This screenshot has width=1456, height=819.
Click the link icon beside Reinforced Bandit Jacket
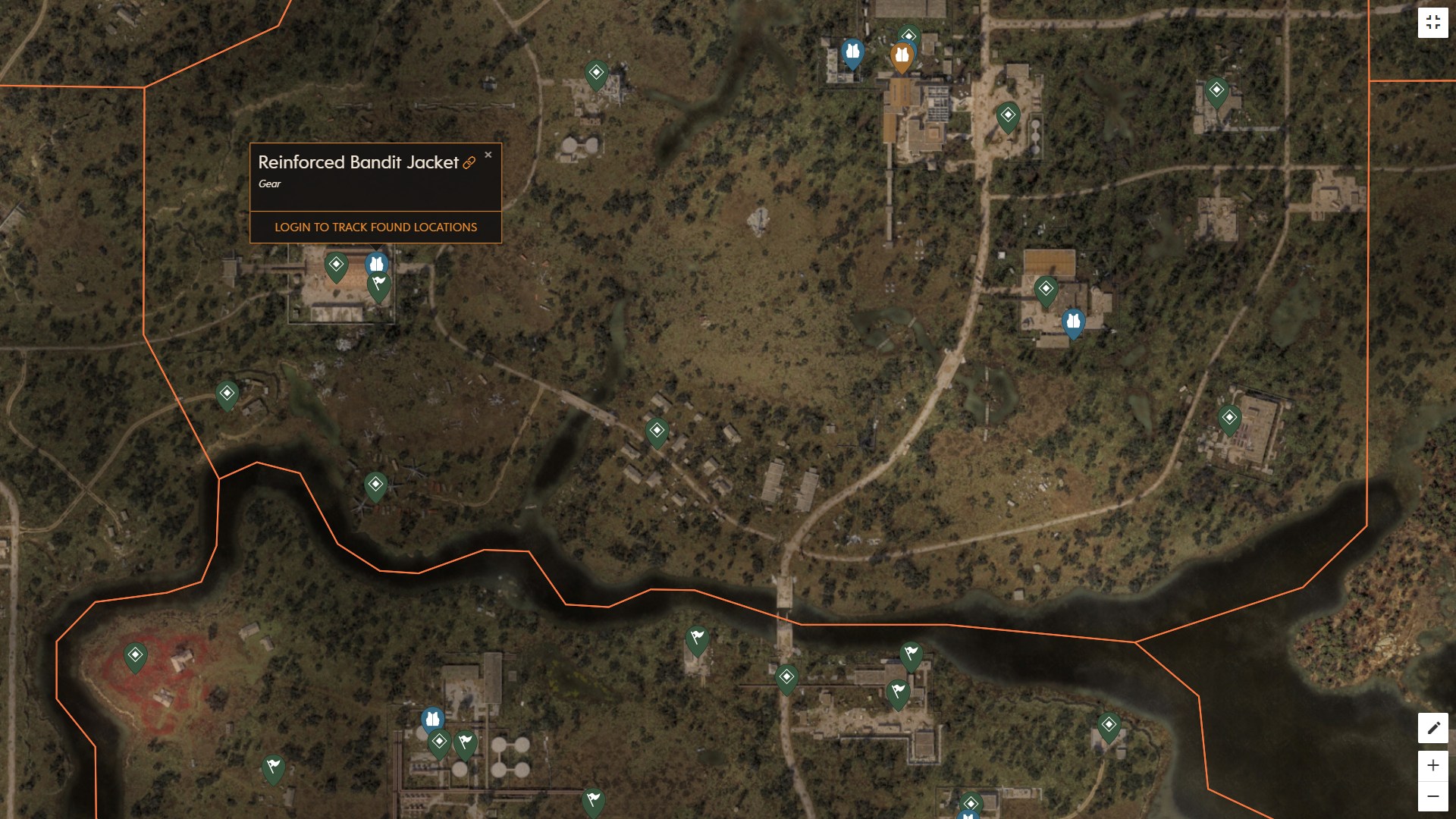(x=470, y=161)
